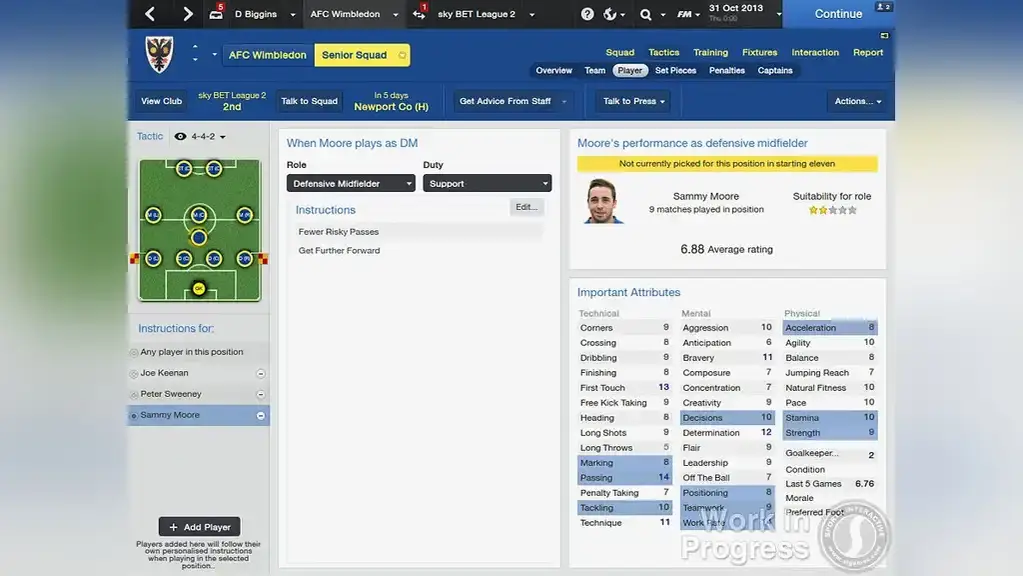Expand the Actions menu
1023x576 pixels.
click(x=859, y=101)
